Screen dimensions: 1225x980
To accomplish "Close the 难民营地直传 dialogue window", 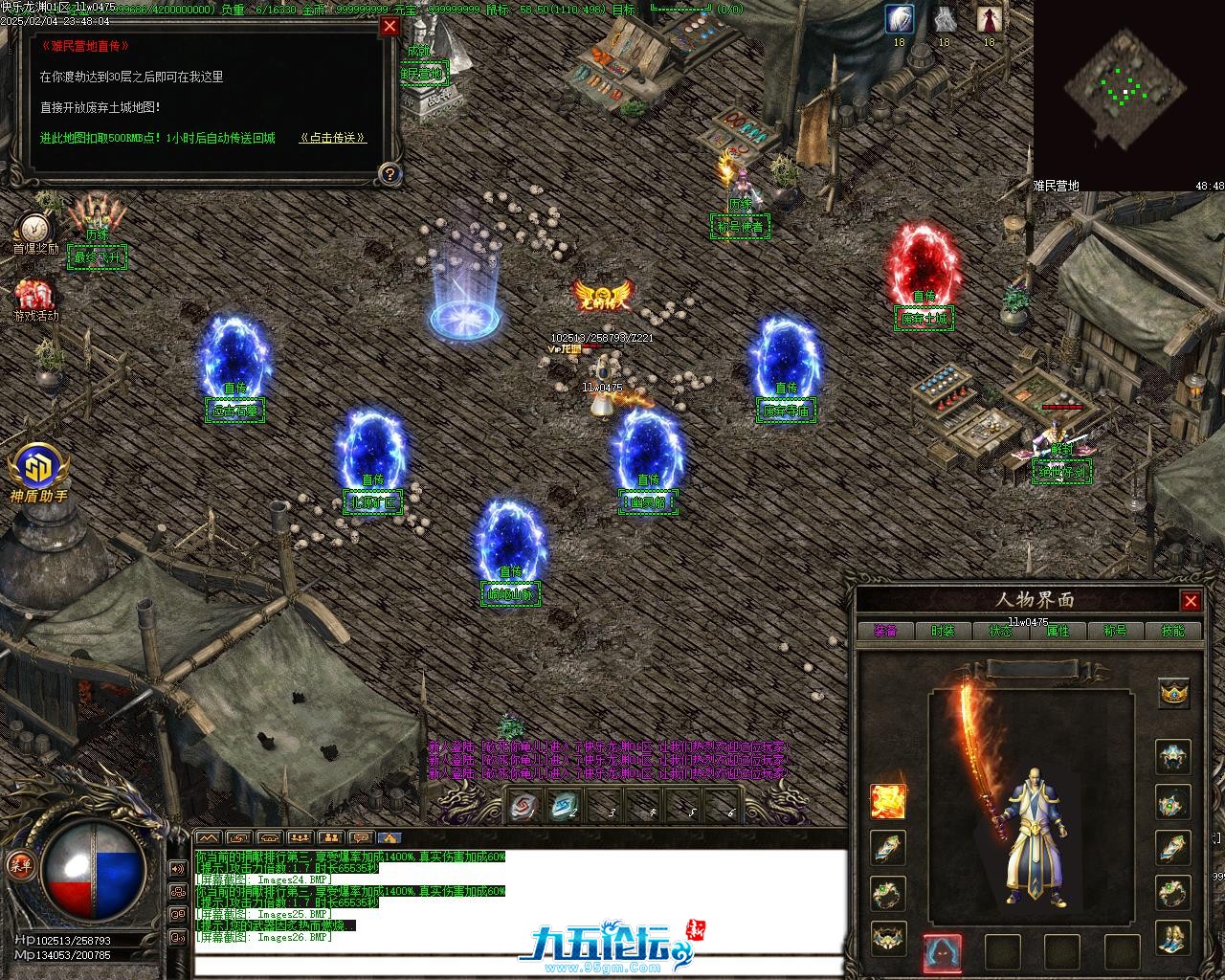I will [x=390, y=27].
